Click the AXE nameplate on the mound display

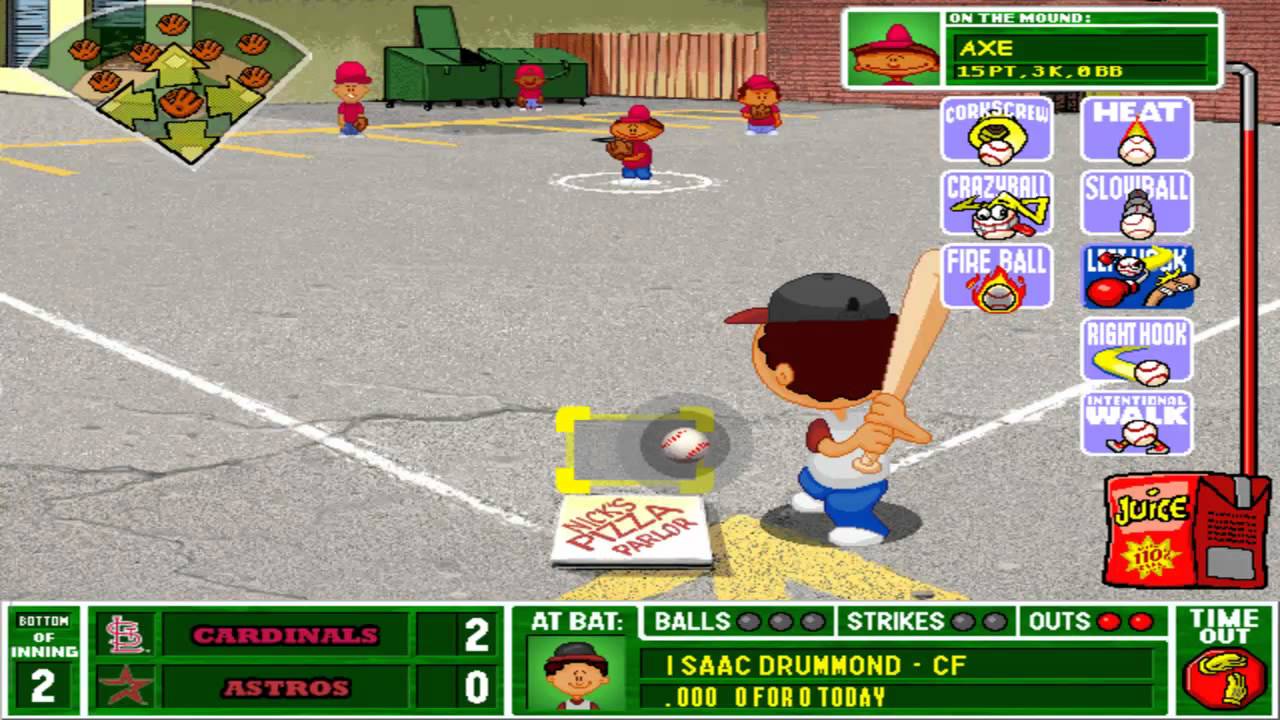[1080, 47]
